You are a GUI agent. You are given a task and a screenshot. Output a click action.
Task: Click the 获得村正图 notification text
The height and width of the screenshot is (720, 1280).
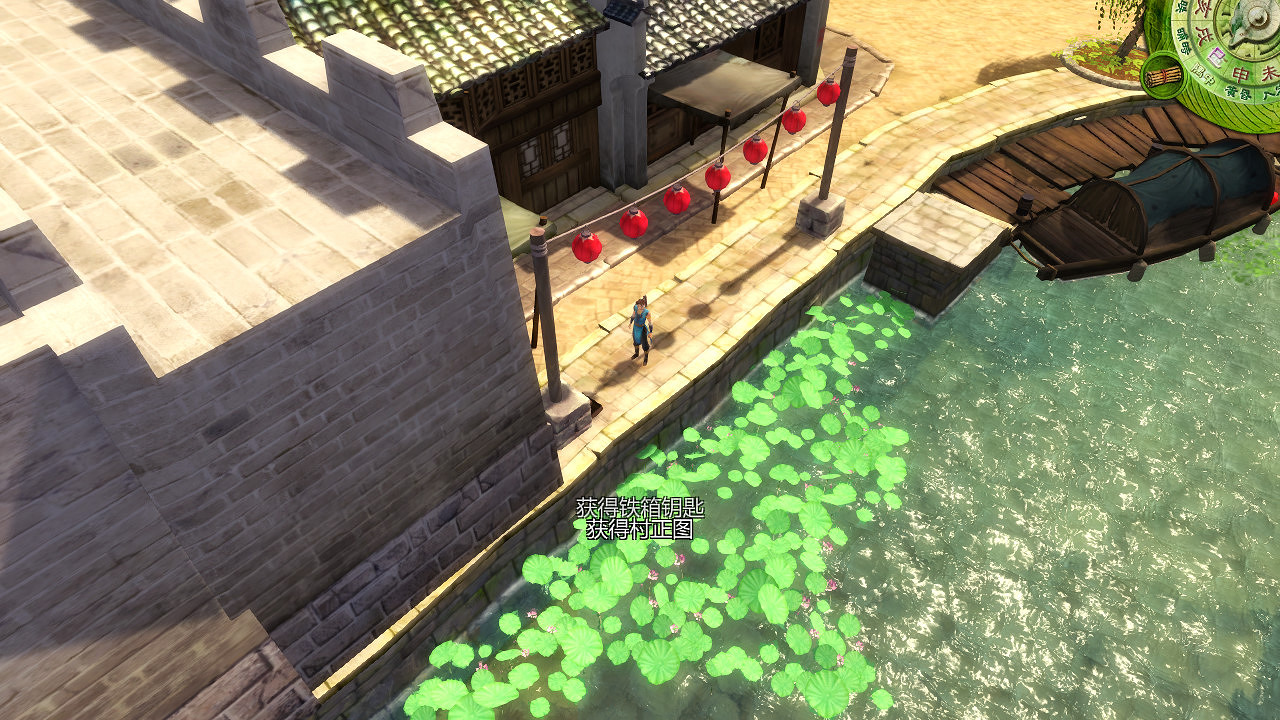point(637,530)
